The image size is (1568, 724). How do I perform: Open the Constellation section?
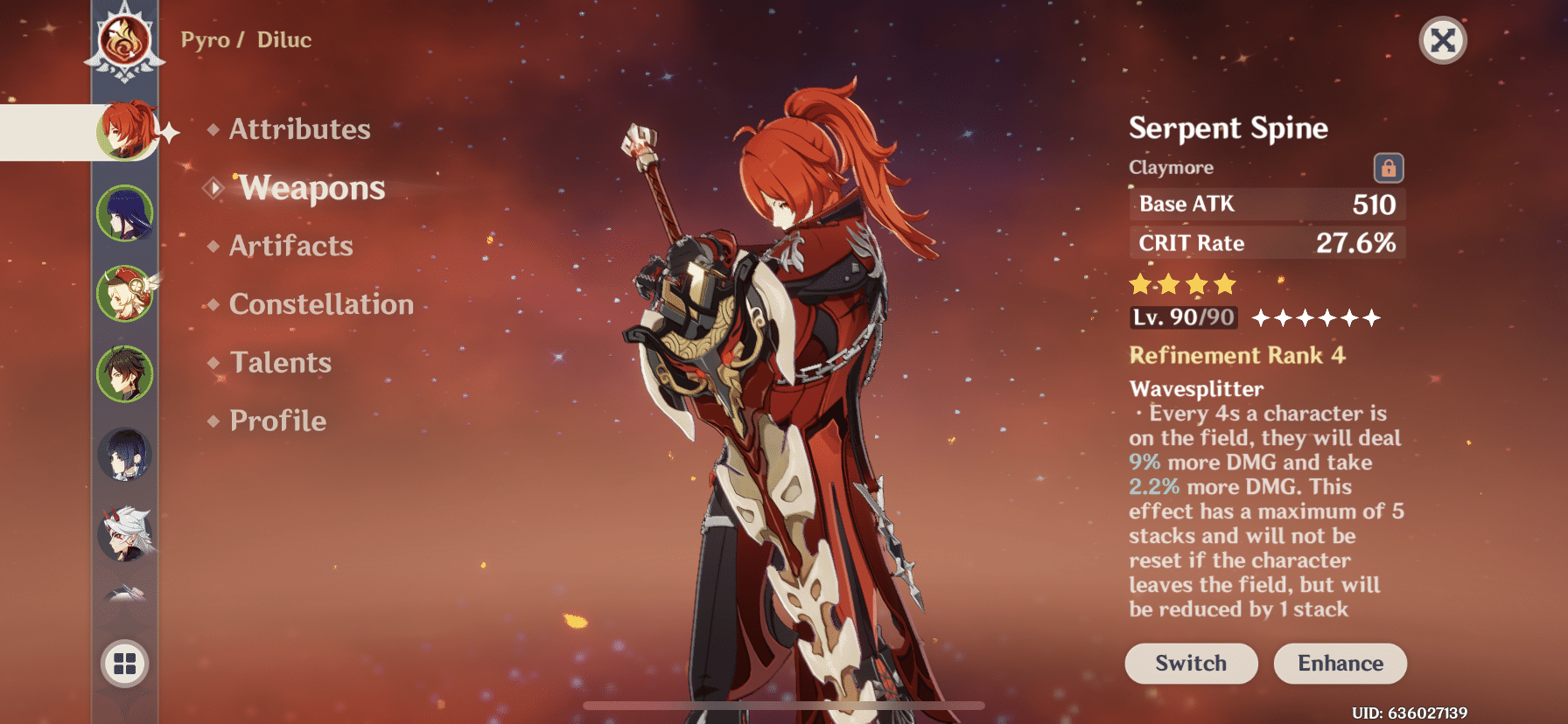coord(320,304)
